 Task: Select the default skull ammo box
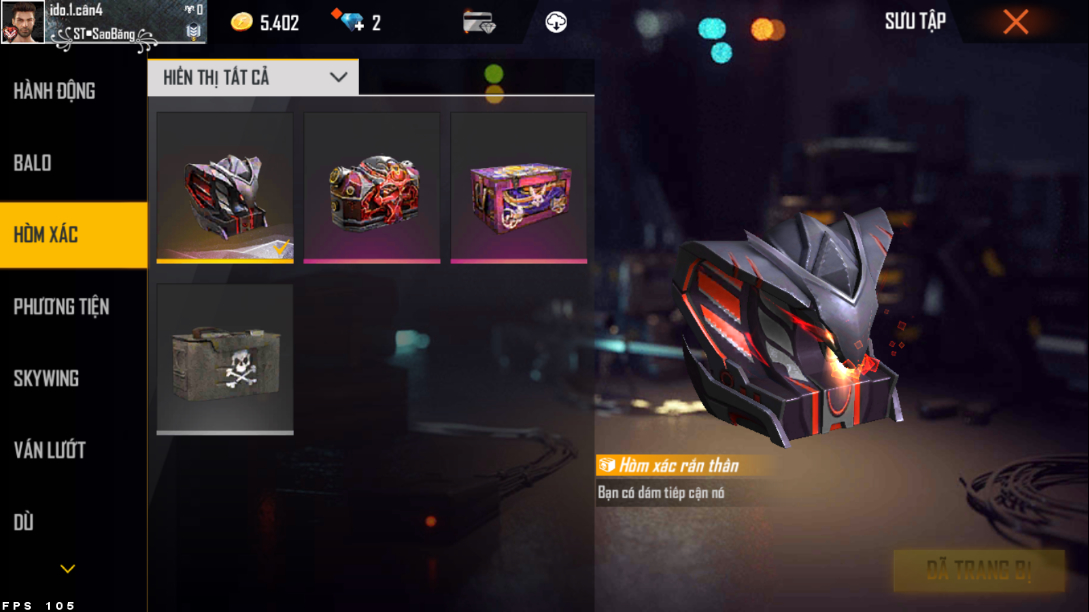tap(225, 358)
